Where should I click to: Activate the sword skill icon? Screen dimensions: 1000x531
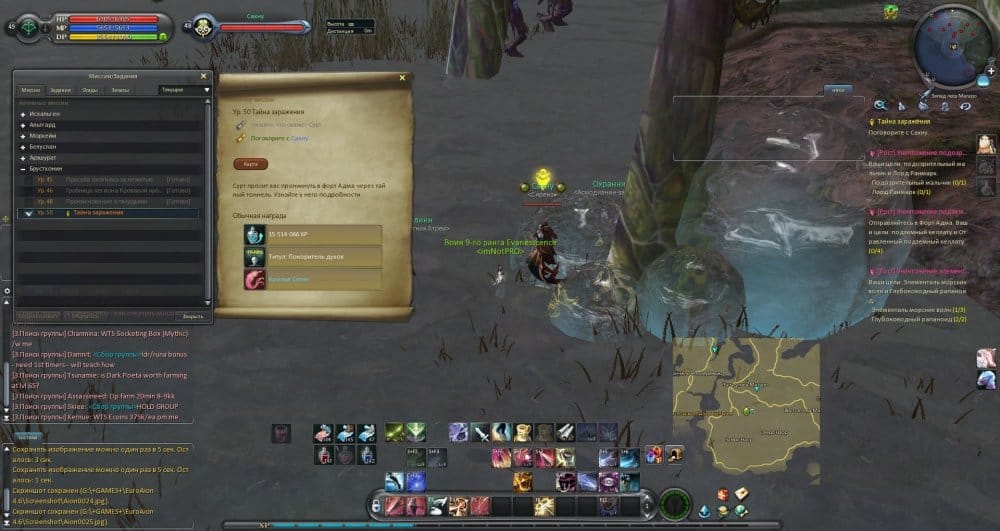(482, 432)
